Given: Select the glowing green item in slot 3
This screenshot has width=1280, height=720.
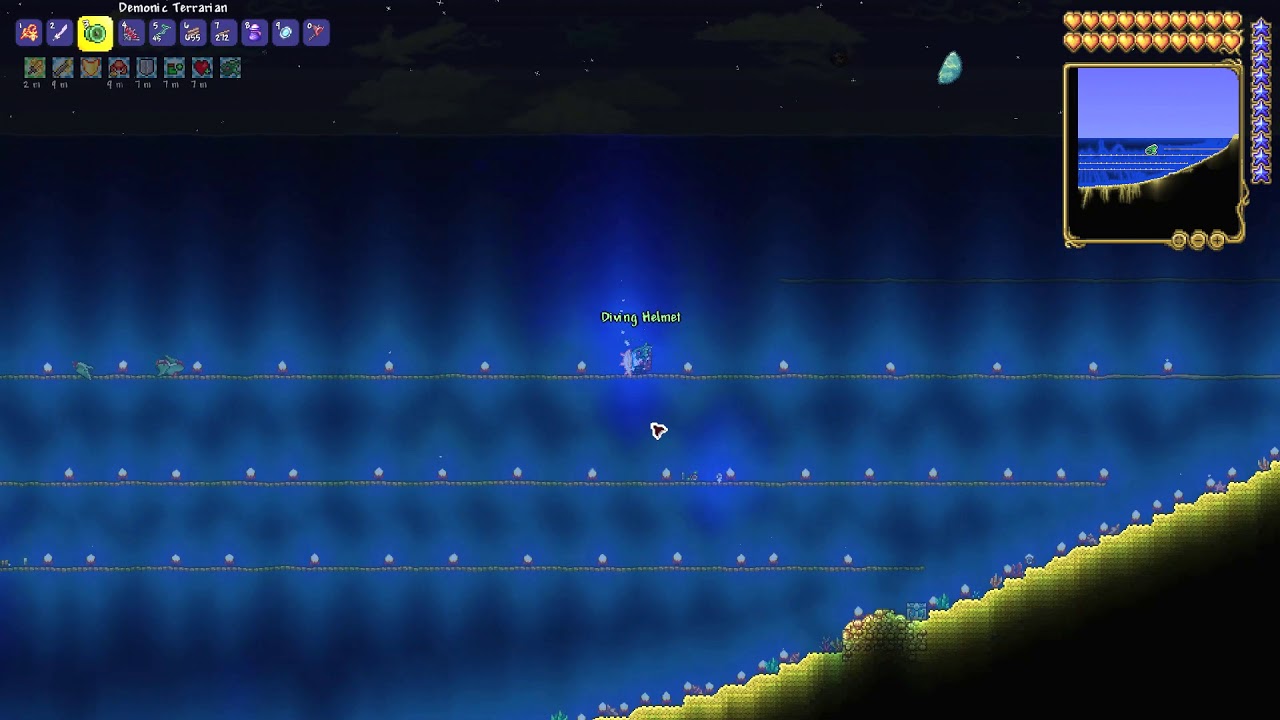Looking at the screenshot, I should (94, 32).
